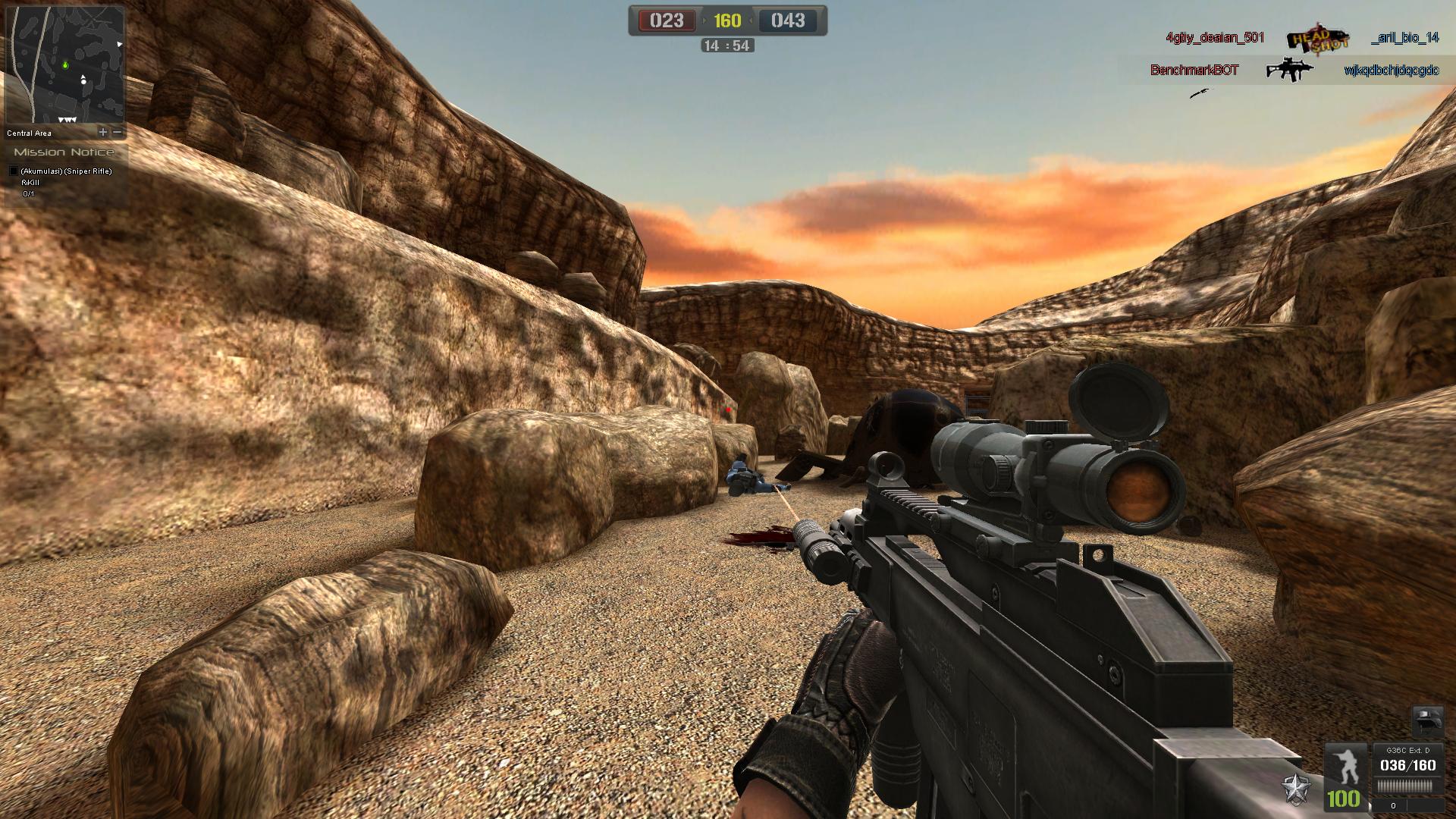Select BenchmarkBOT in the kill feed
This screenshot has width=1456, height=819.
click(x=1194, y=71)
